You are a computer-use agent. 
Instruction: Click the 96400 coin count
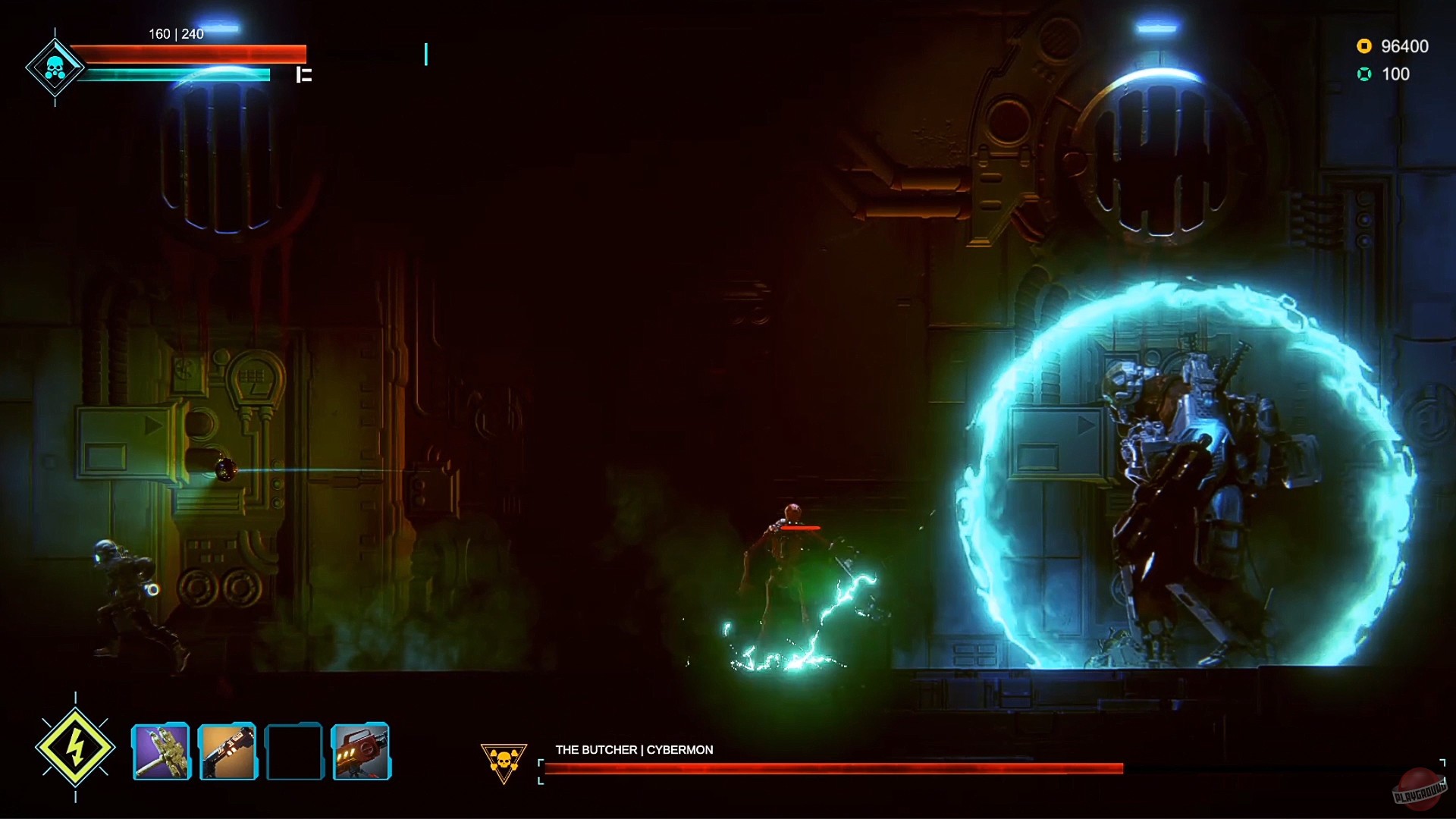(1405, 46)
